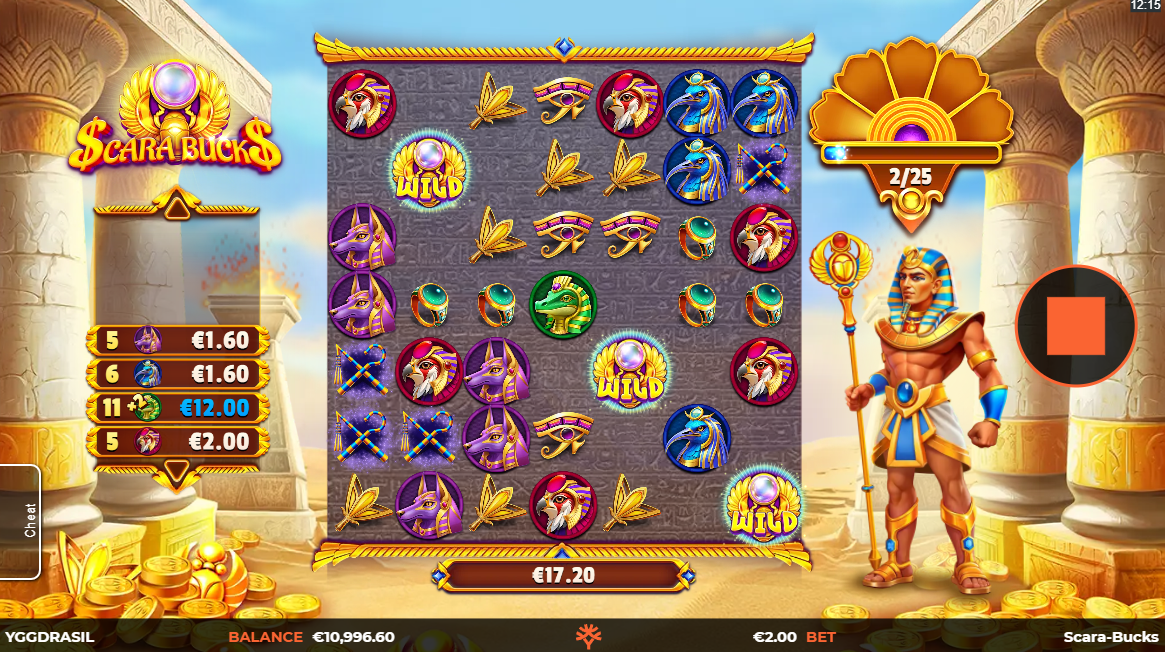Image resolution: width=1165 pixels, height=652 pixels.
Task: Stop the spin with the orange square button
Action: click(1076, 326)
